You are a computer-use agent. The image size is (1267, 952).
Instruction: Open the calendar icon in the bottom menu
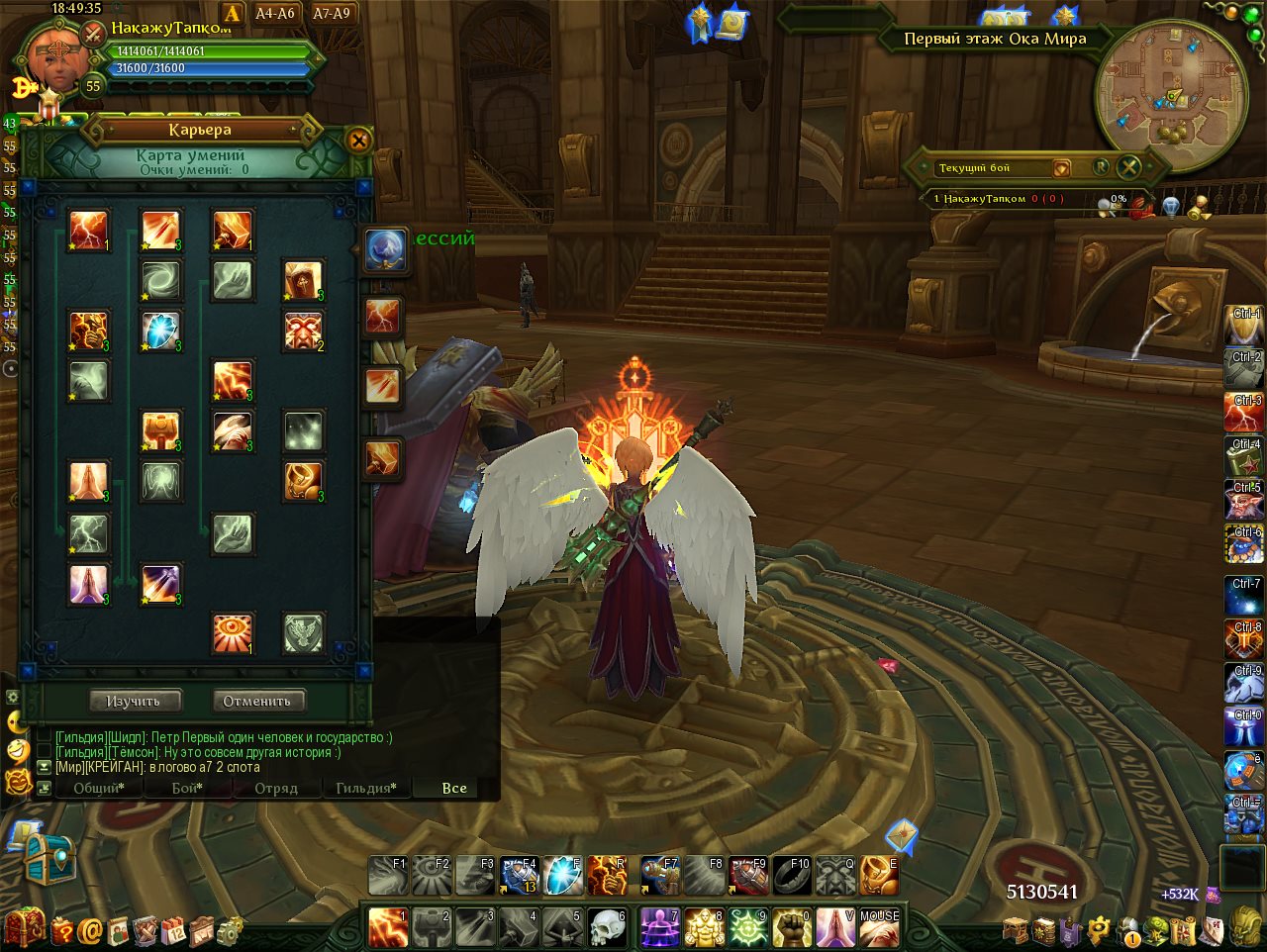(174, 931)
